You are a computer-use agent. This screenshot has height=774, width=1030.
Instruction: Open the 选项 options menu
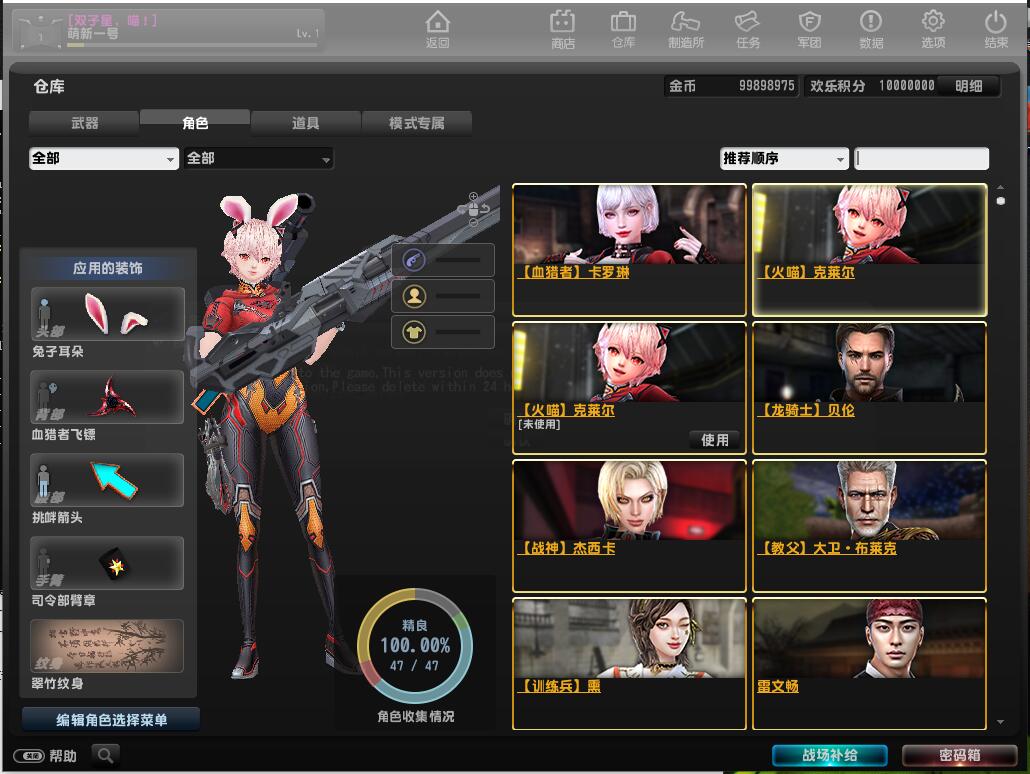click(x=933, y=28)
